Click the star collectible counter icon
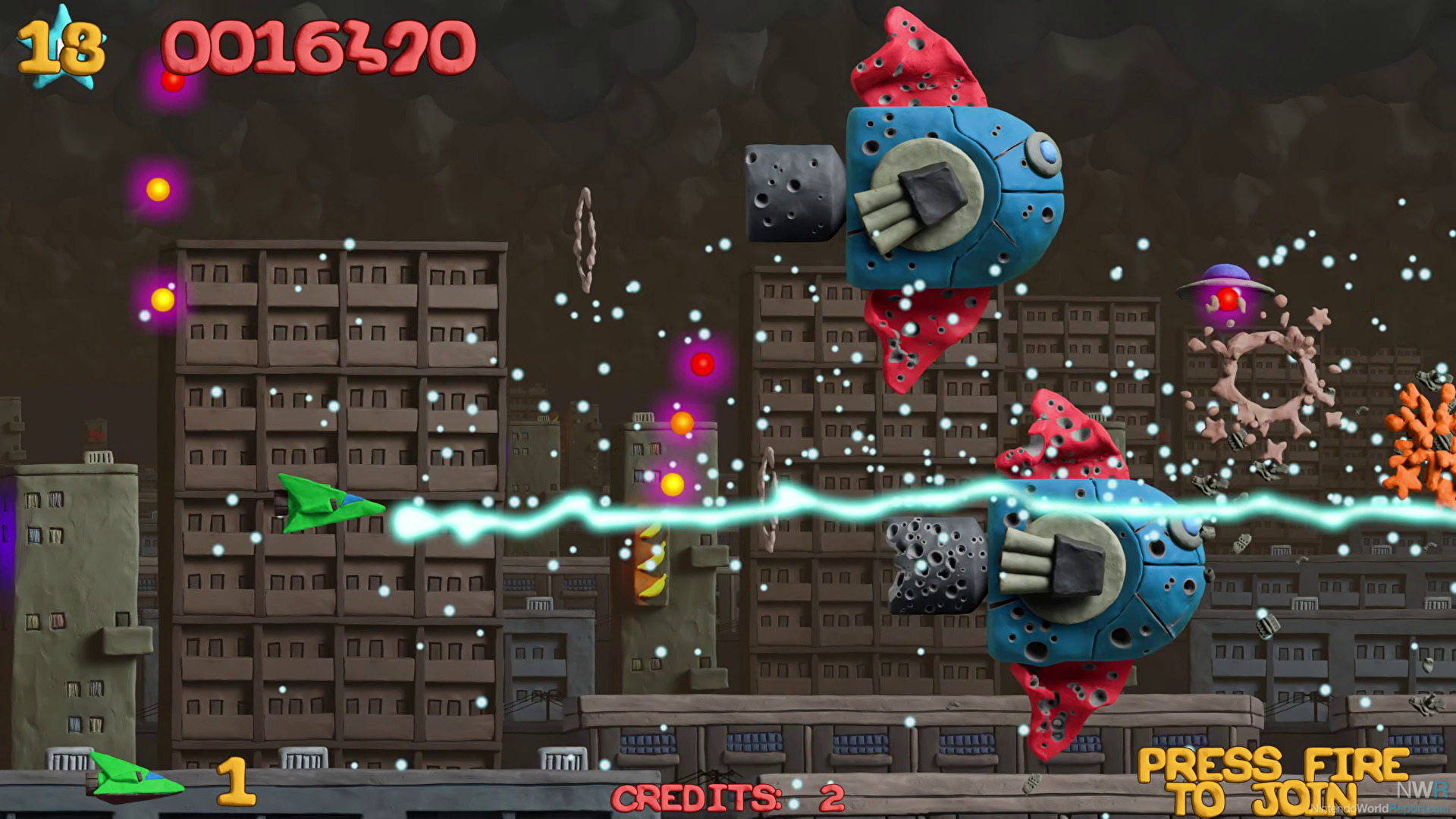The image size is (1456, 819). [62, 48]
